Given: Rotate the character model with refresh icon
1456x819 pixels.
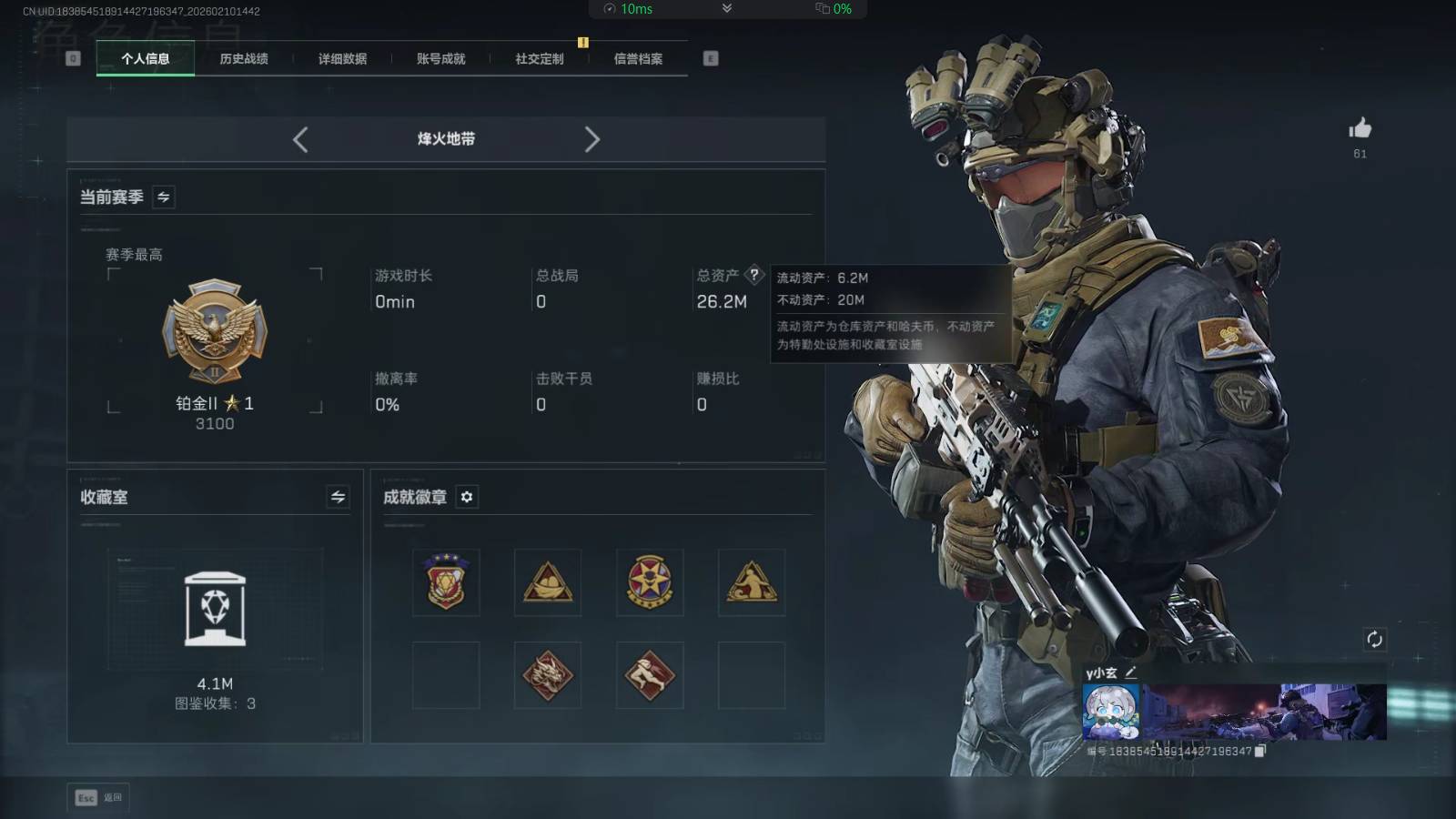Looking at the screenshot, I should coord(1374,639).
